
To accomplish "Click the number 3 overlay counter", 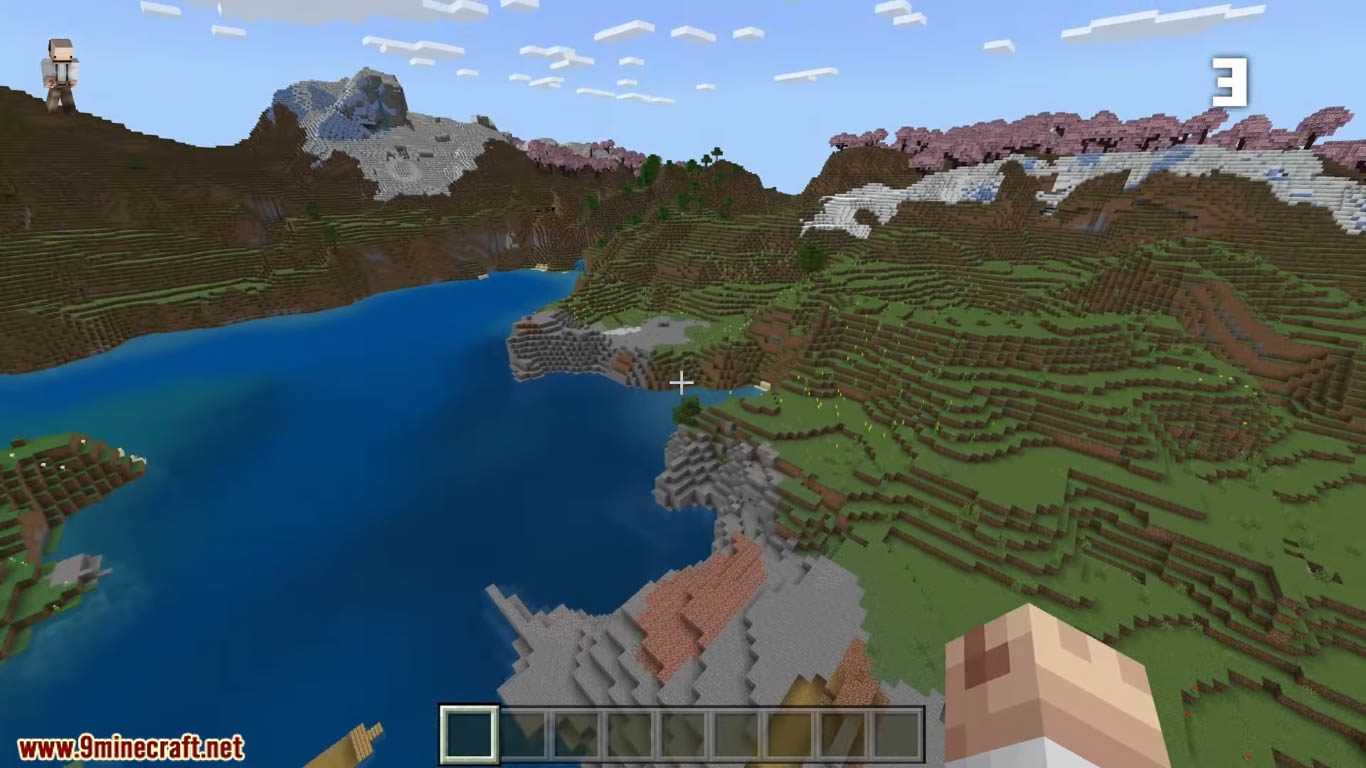I will 1232,80.
